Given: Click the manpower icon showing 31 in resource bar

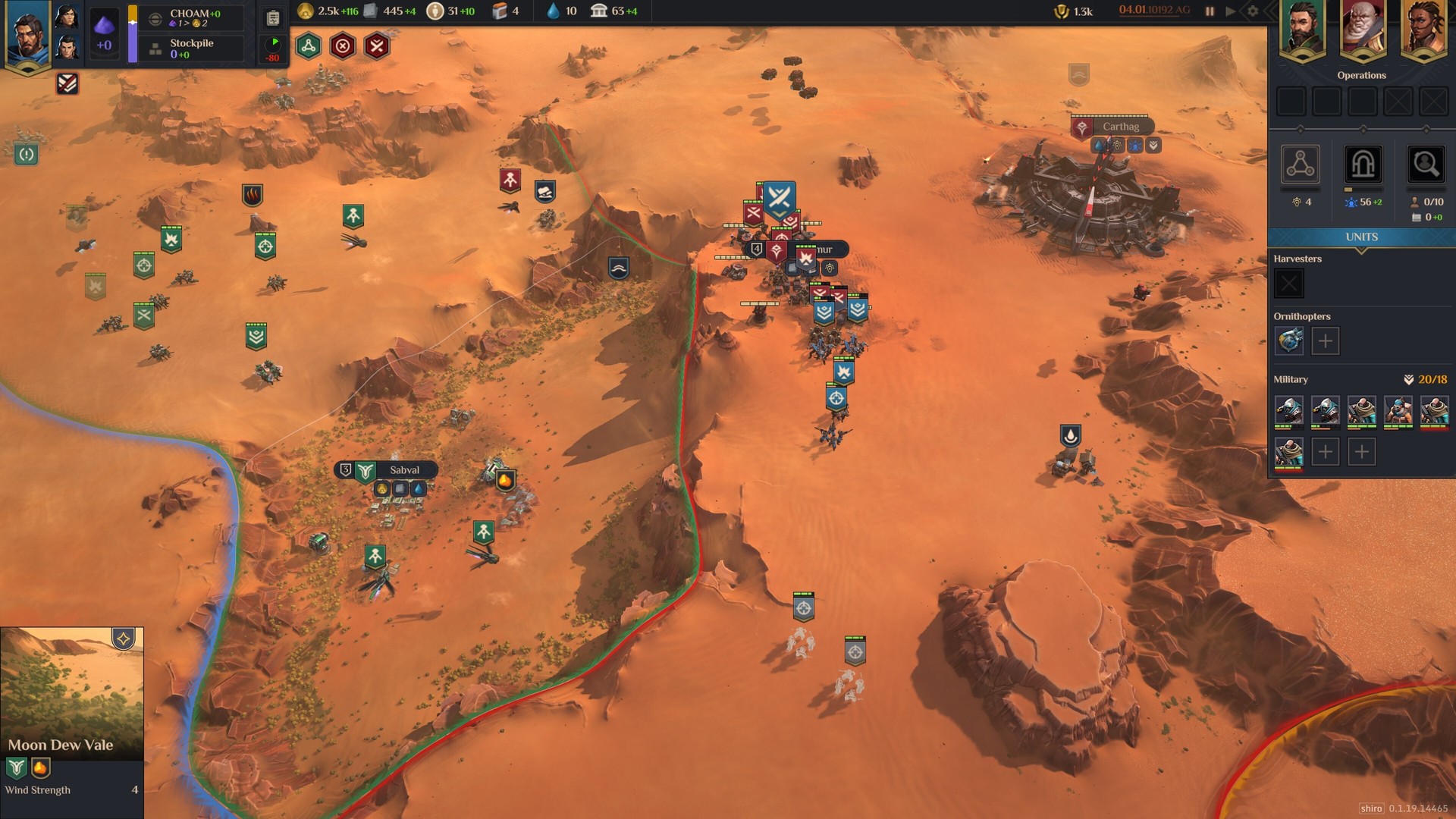Looking at the screenshot, I should click(436, 12).
